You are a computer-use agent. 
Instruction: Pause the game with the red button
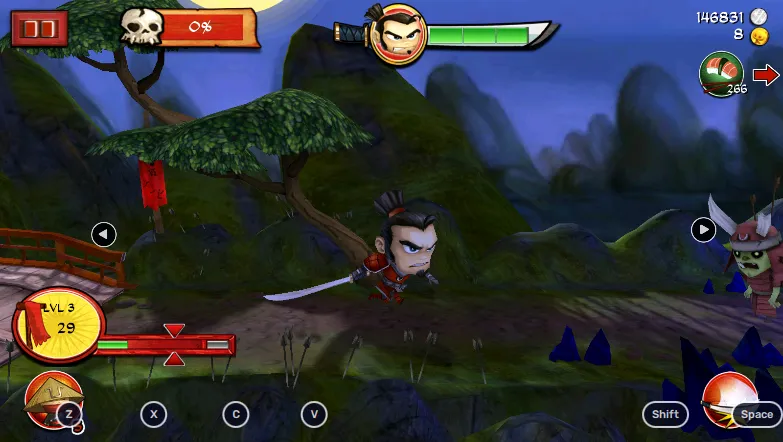40,28
